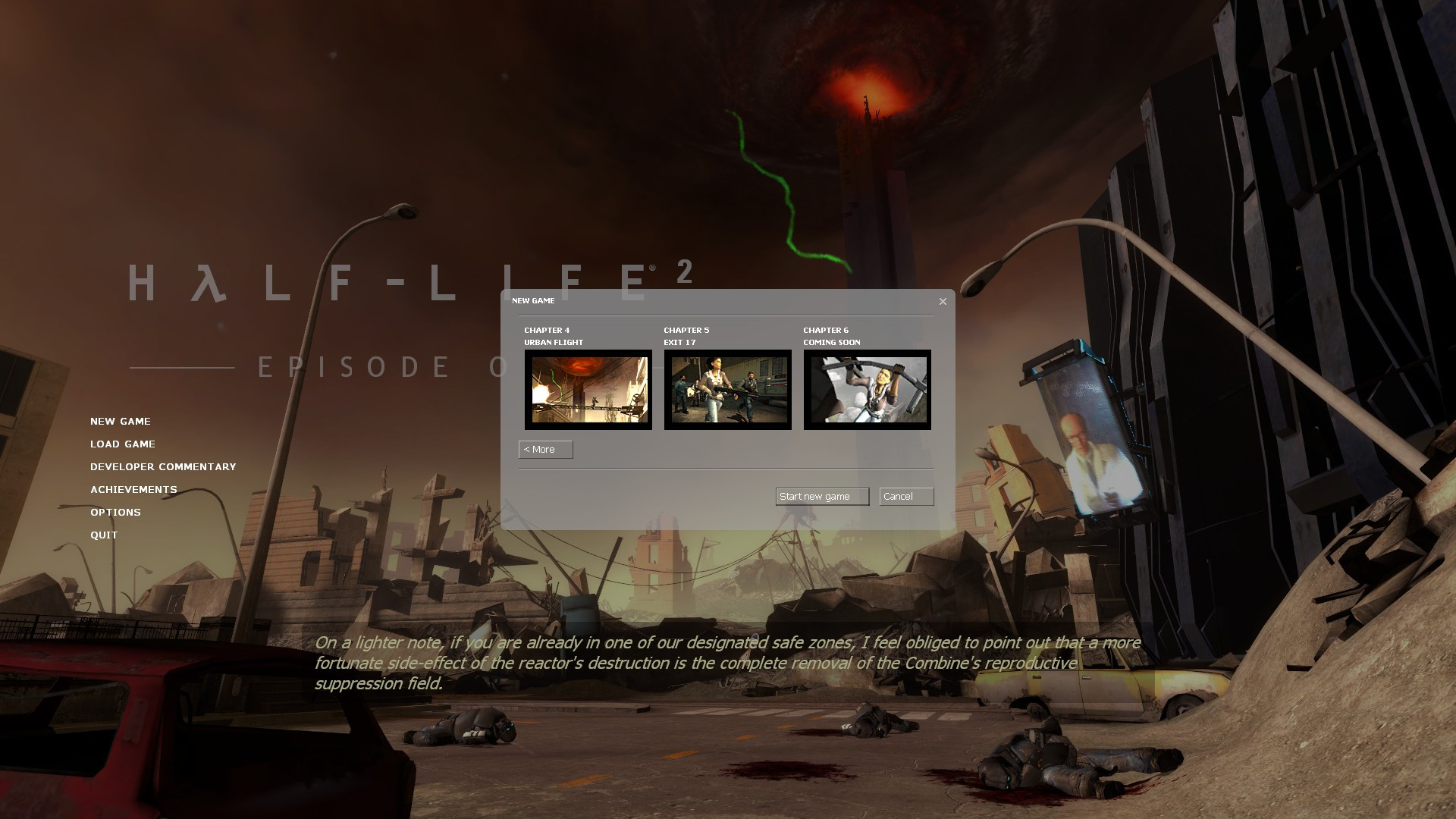The image size is (1456, 819).
Task: Select the Chapter 4 Urban Flight thumbnail
Action: 588,389
